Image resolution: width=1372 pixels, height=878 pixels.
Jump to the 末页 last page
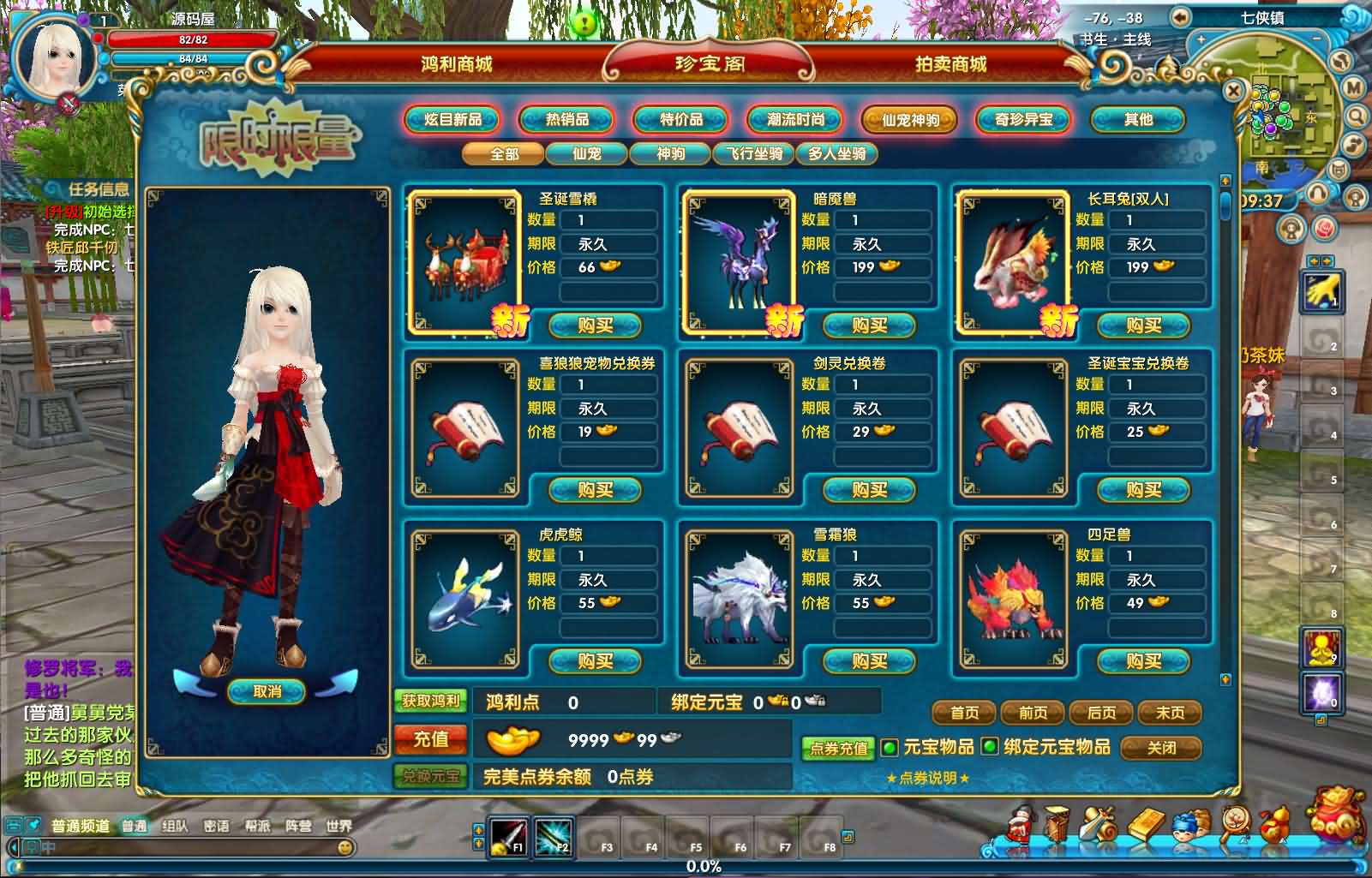[x=1170, y=713]
